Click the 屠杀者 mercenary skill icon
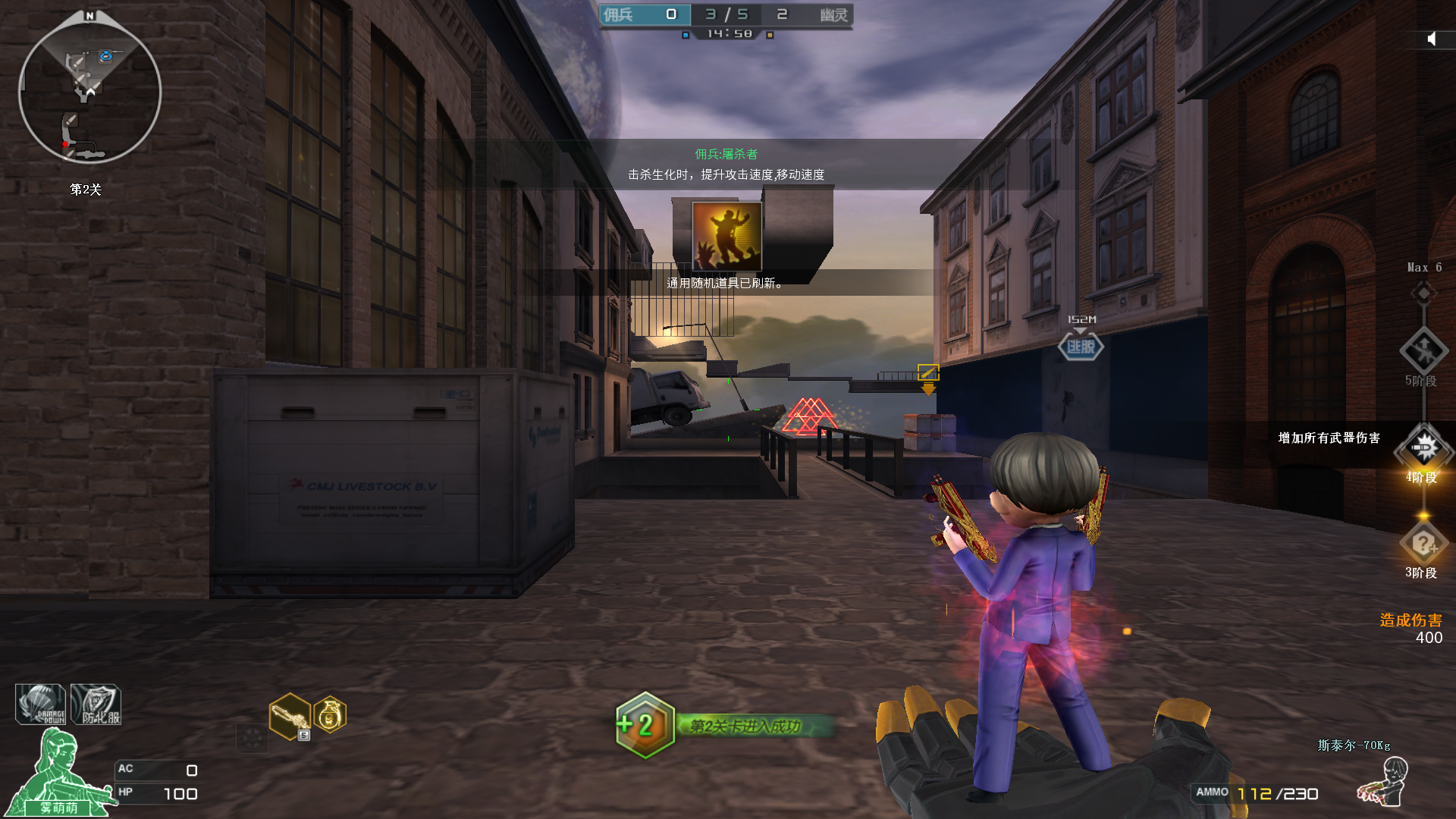The height and width of the screenshot is (819, 1456). click(726, 237)
